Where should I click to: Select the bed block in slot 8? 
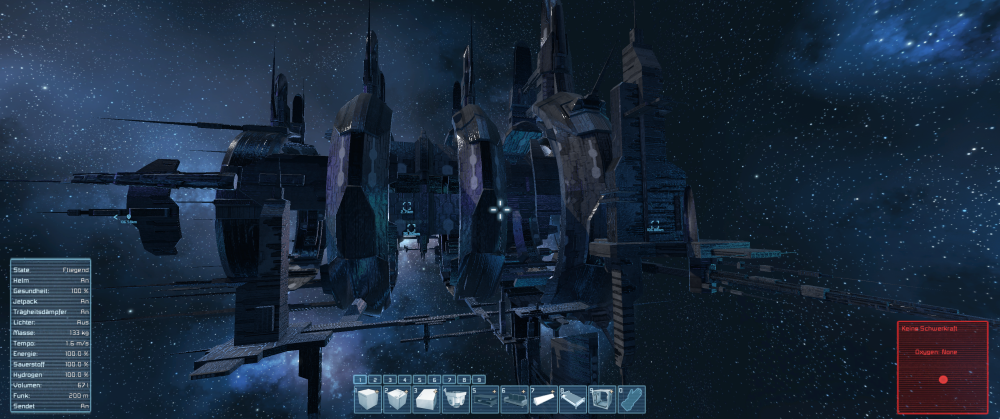[x=572, y=400]
